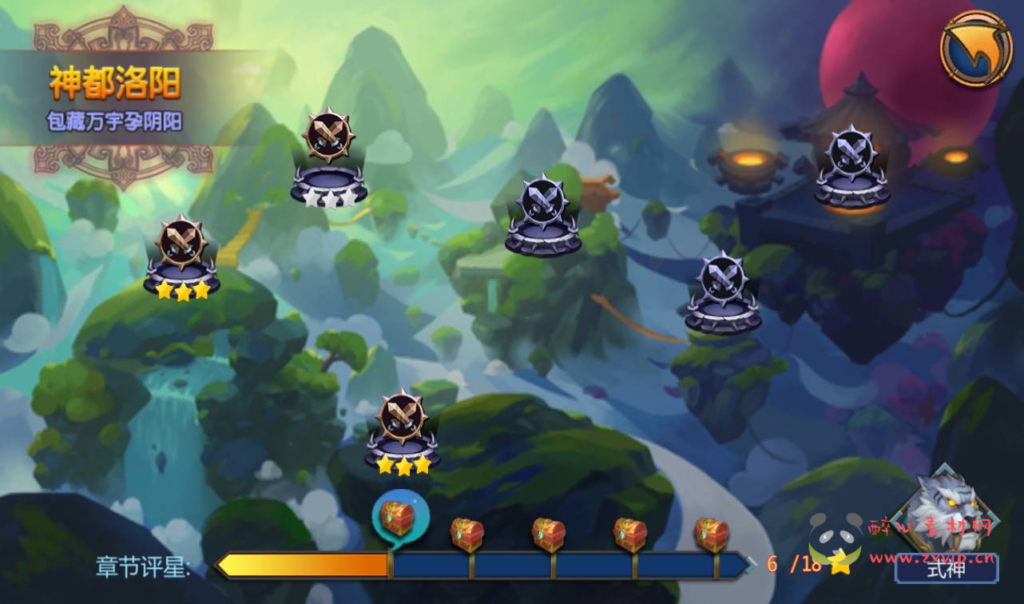Go back using the round arrow button
This screenshot has width=1024, height=604.
[x=975, y=48]
